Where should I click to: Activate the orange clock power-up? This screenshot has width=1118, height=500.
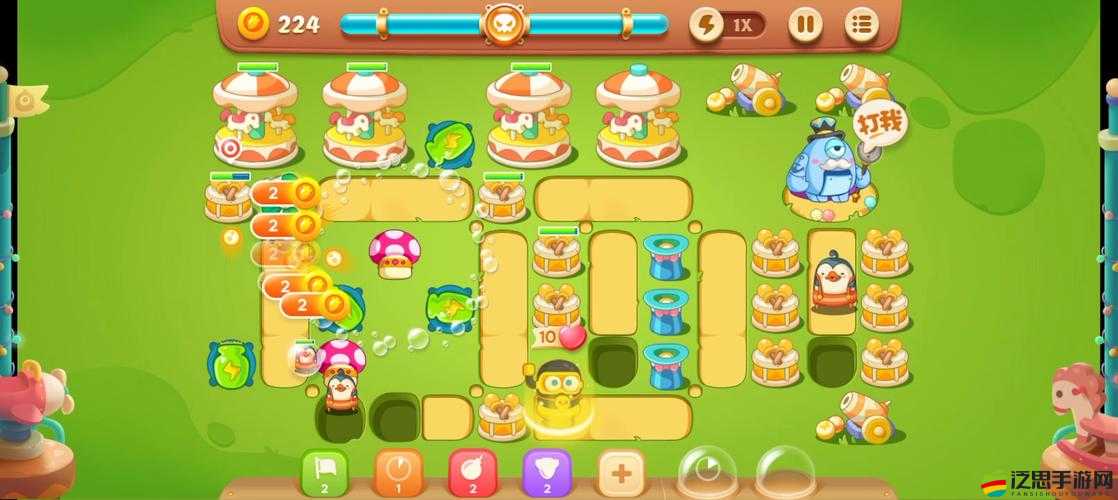pyautogui.click(x=399, y=471)
